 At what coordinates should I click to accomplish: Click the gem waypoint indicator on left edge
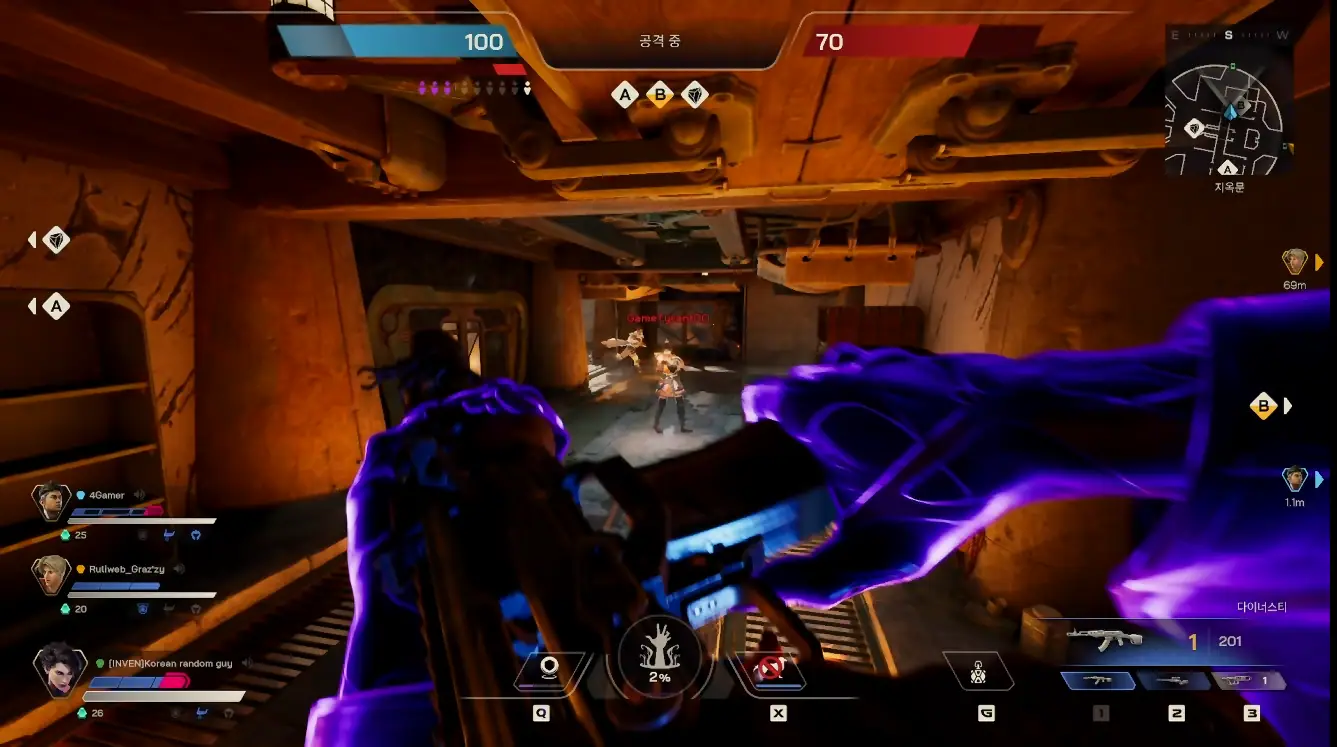tap(56, 240)
